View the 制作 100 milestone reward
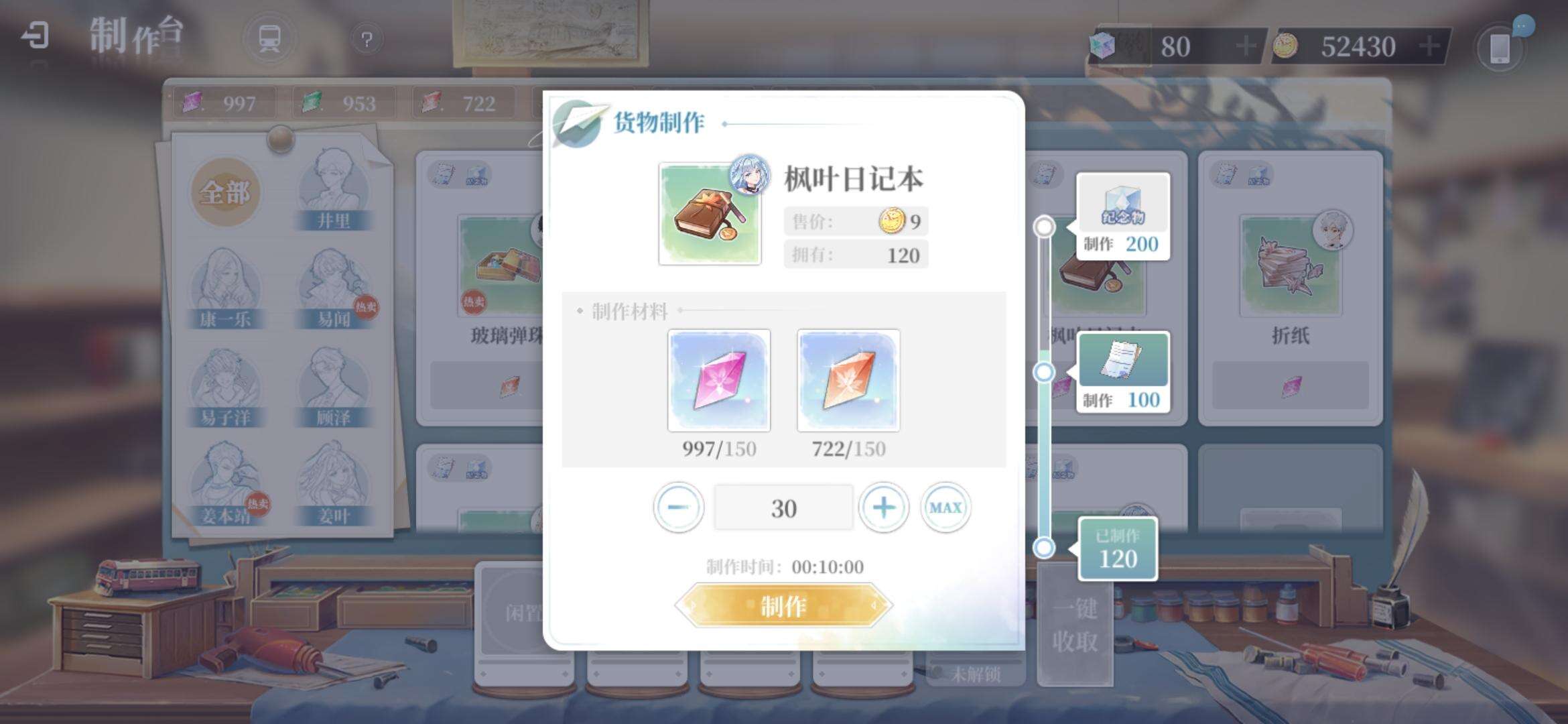The image size is (1568, 724). coord(1123,372)
